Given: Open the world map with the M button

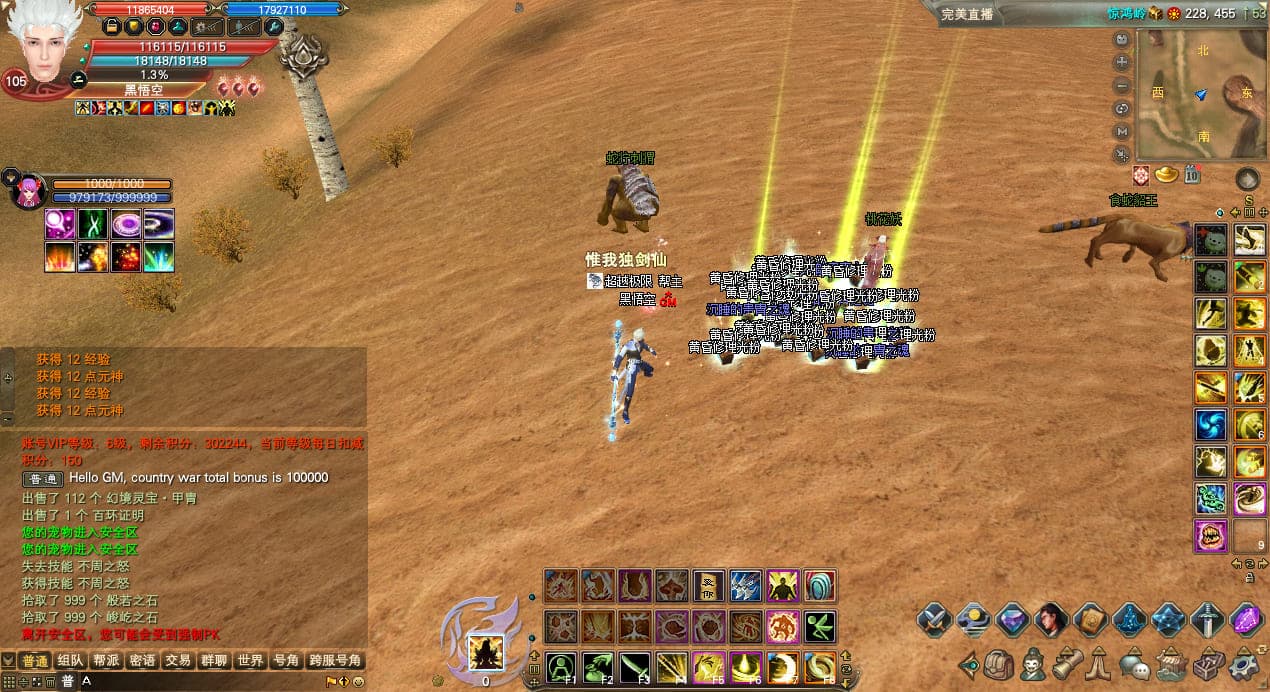Looking at the screenshot, I should pos(1122,131).
